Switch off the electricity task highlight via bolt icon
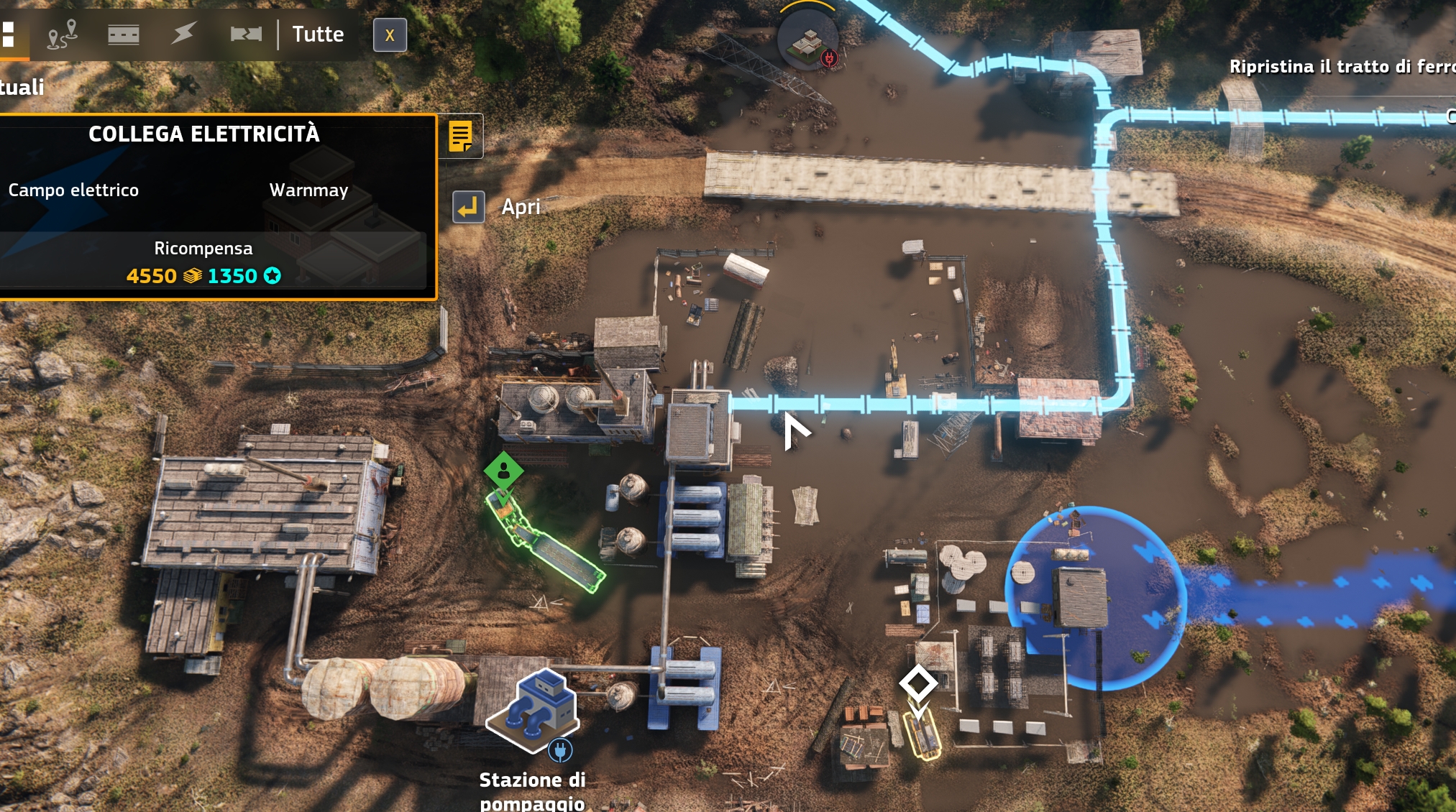 [x=183, y=32]
